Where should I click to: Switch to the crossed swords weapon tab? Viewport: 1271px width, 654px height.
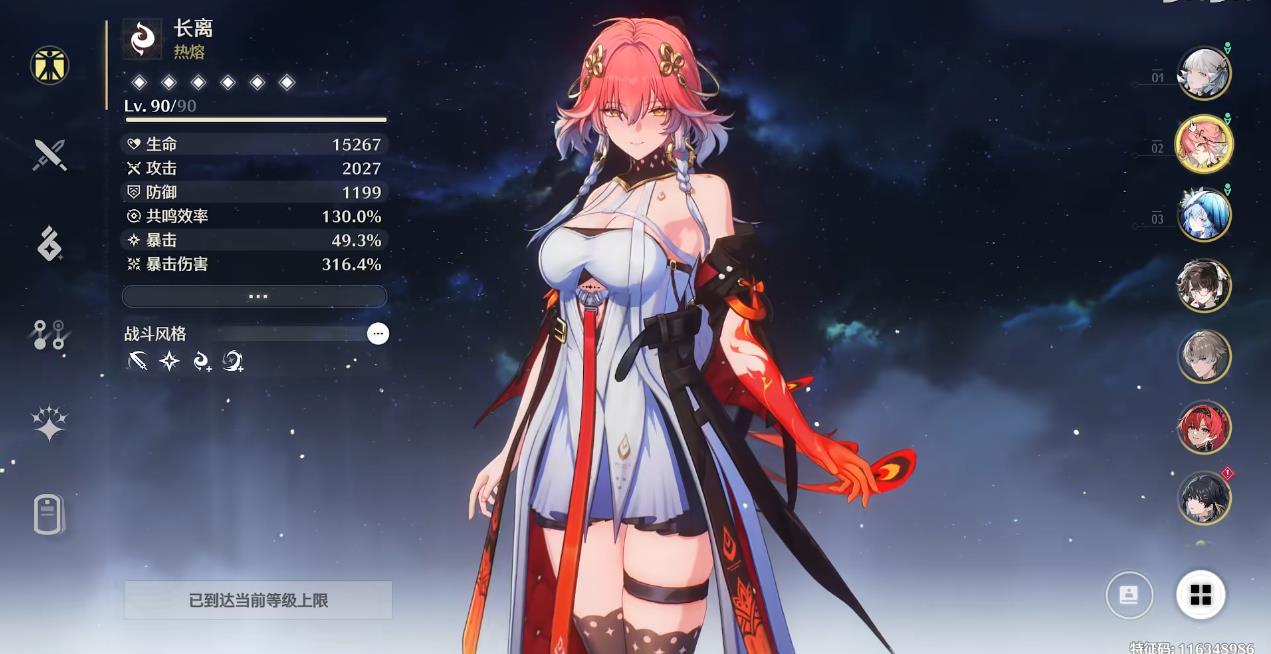tap(49, 154)
